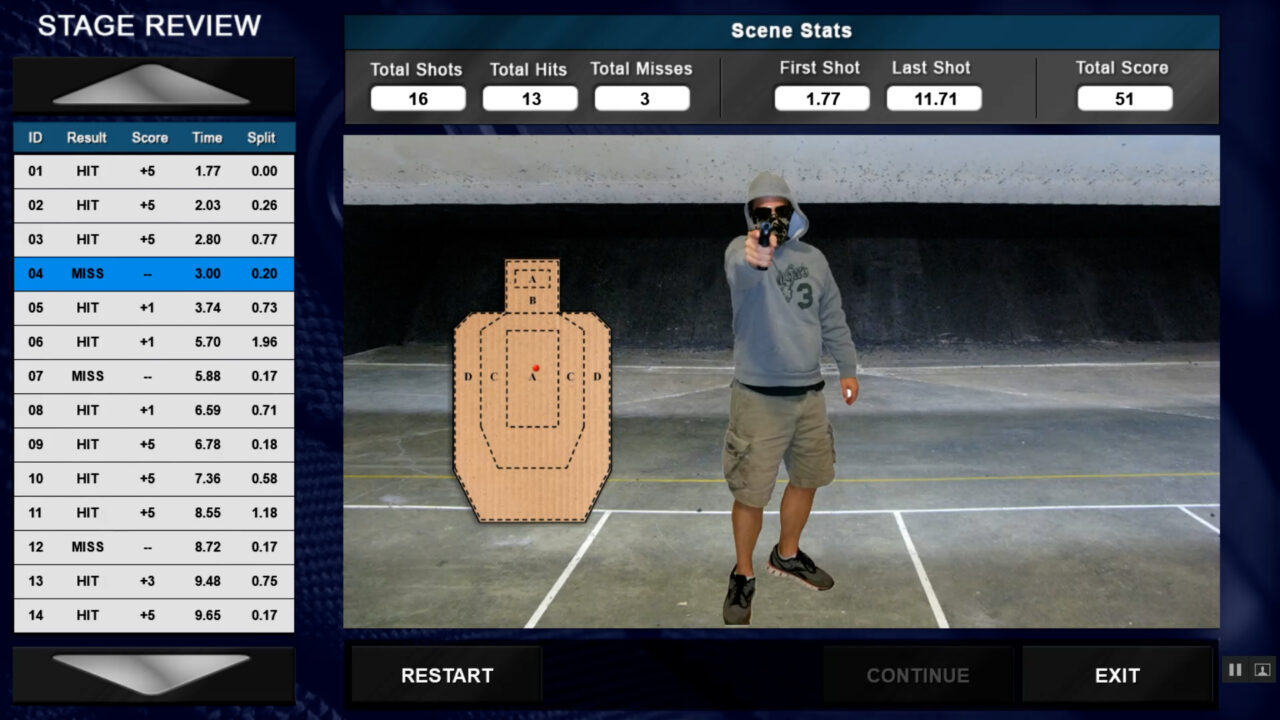The image size is (1280, 720).
Task: Select shot 03 timed at 2.80
Action: coord(154,239)
